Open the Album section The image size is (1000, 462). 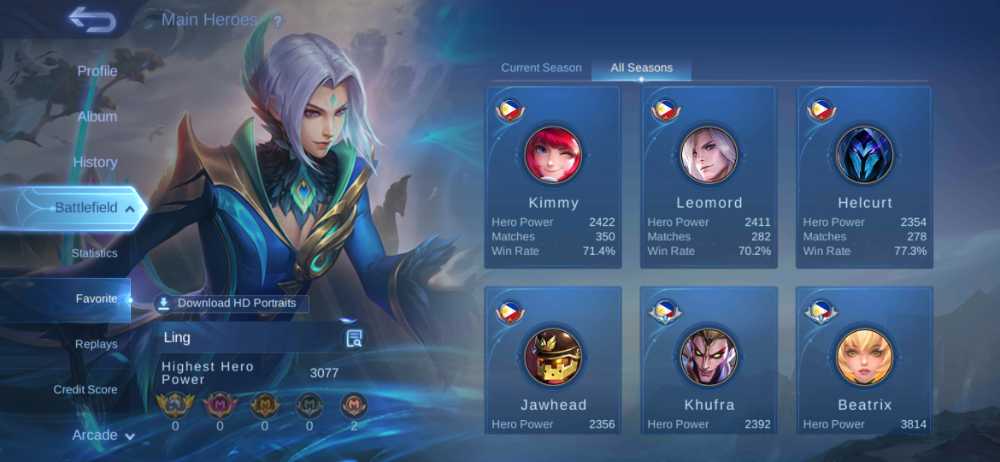click(97, 116)
